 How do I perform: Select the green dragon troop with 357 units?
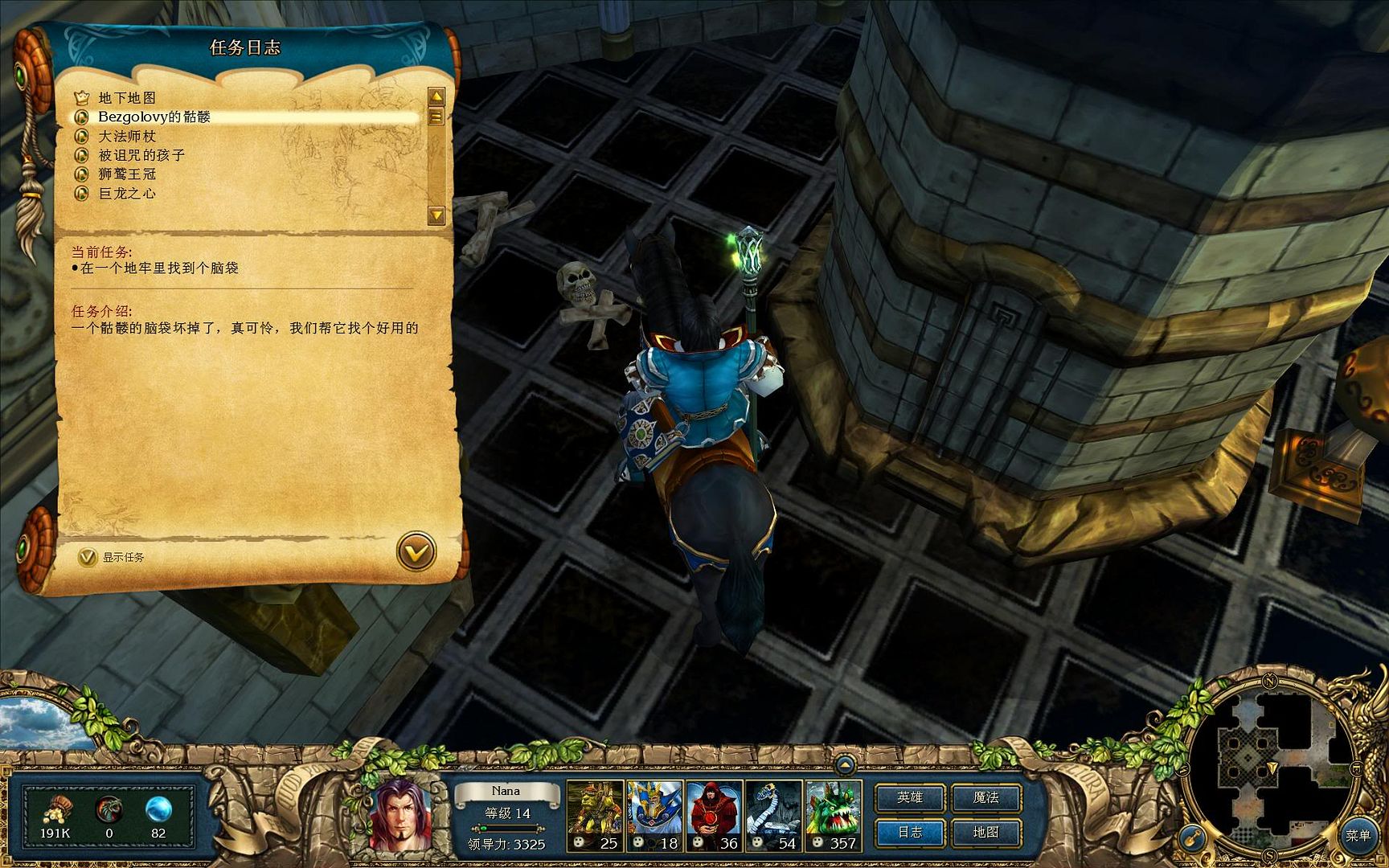pyautogui.click(x=833, y=815)
